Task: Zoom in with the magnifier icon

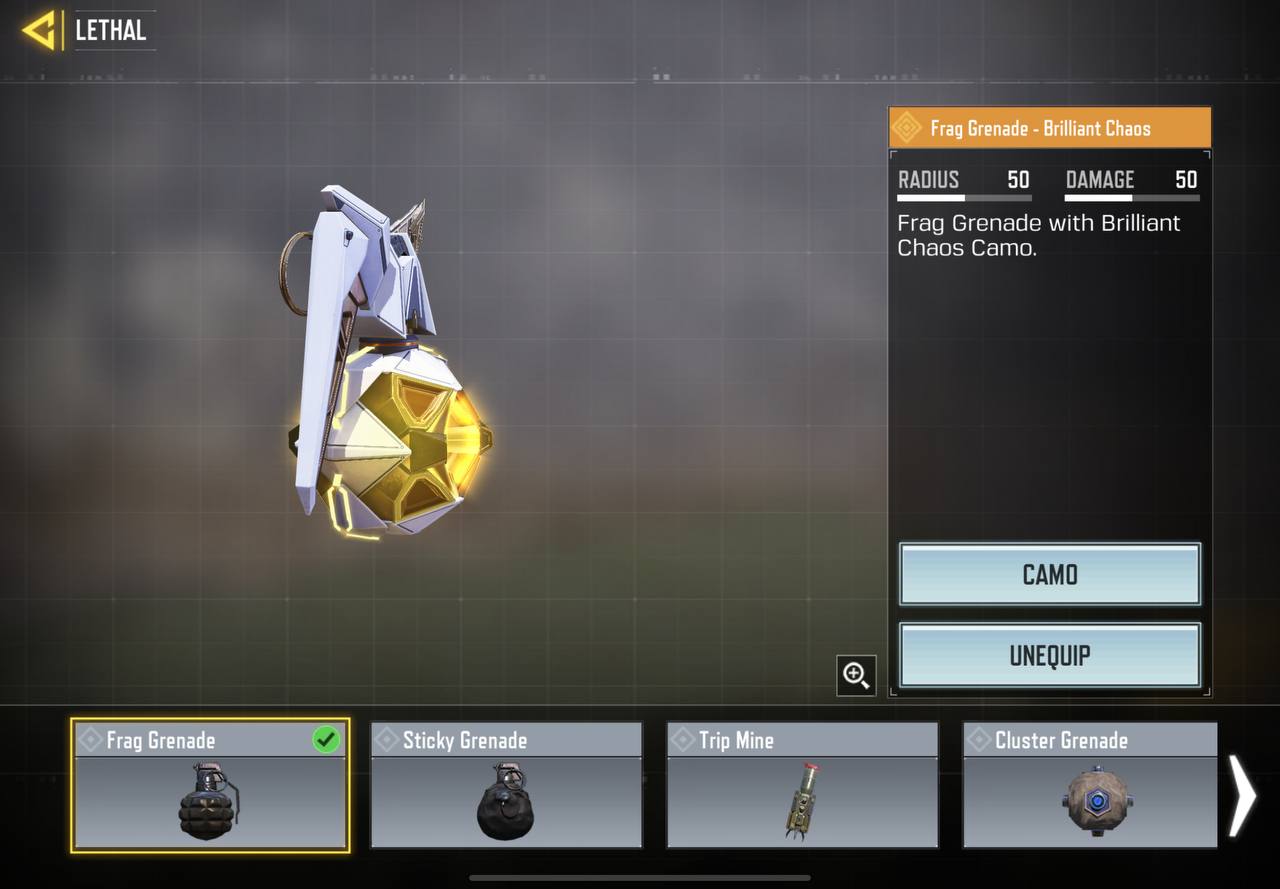Action: click(856, 675)
